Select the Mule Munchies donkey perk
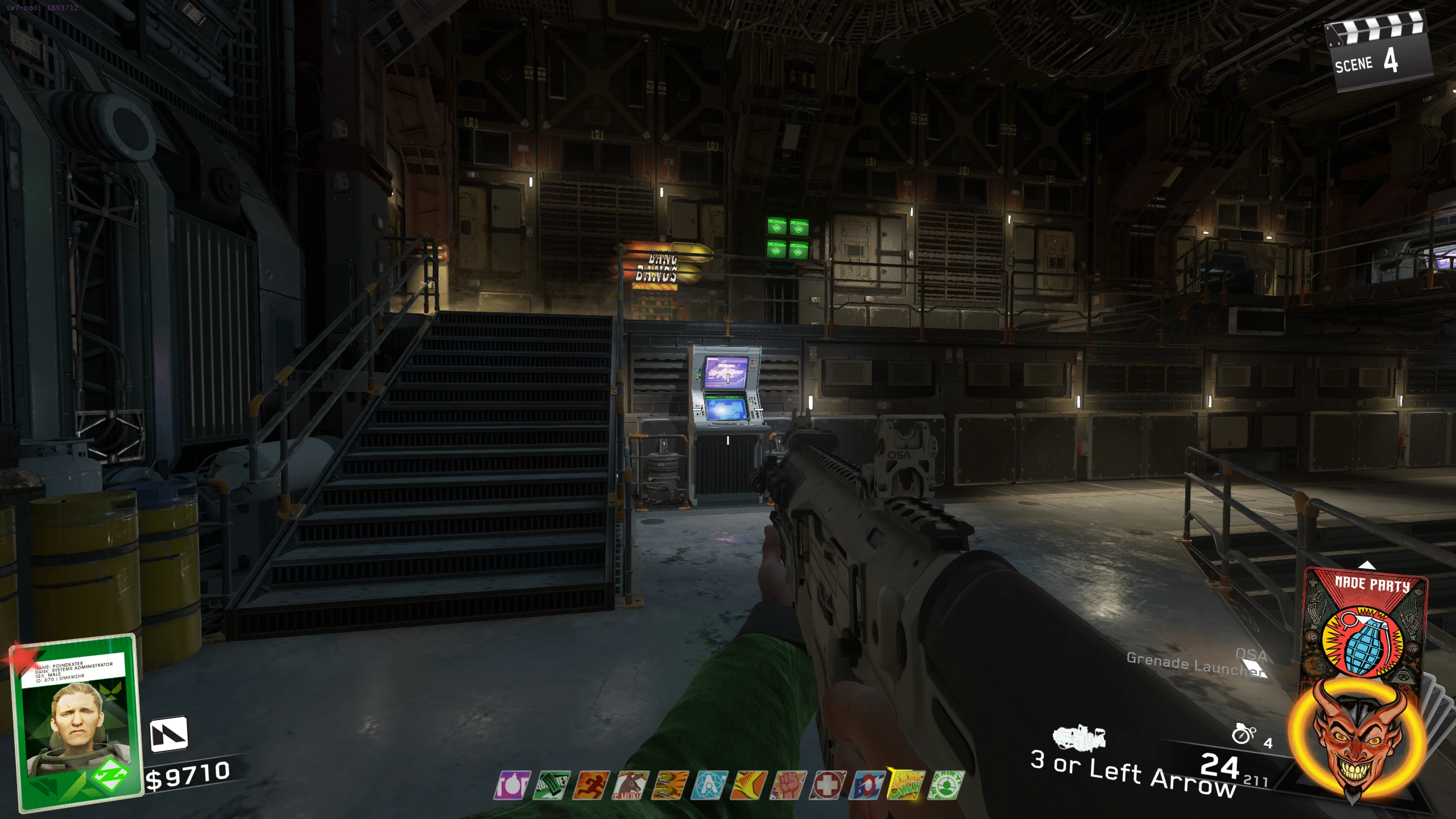 [x=630, y=785]
